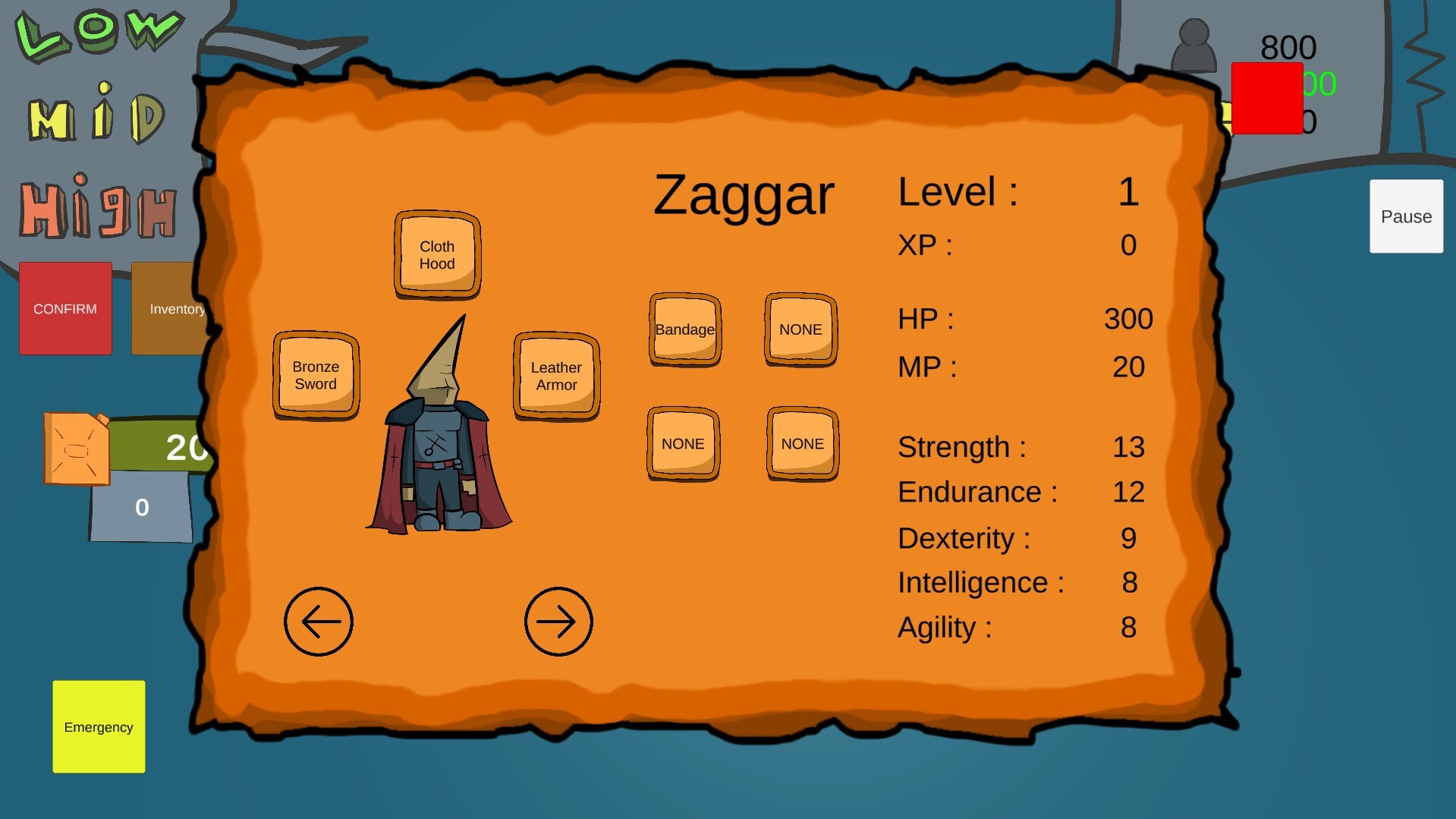Click right arrow for next character
The image size is (1456, 819).
[558, 621]
